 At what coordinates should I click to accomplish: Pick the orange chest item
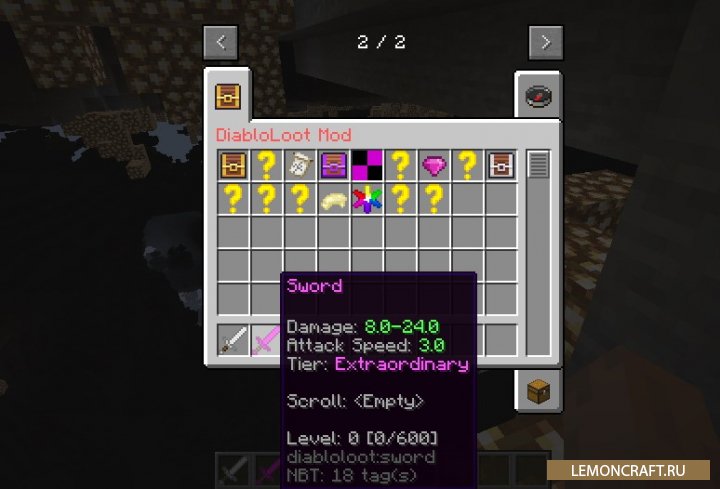click(233, 165)
